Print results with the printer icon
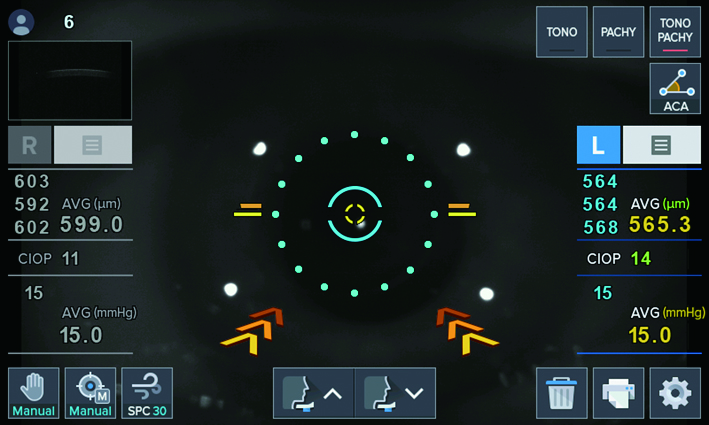The image size is (709, 425). [x=618, y=393]
